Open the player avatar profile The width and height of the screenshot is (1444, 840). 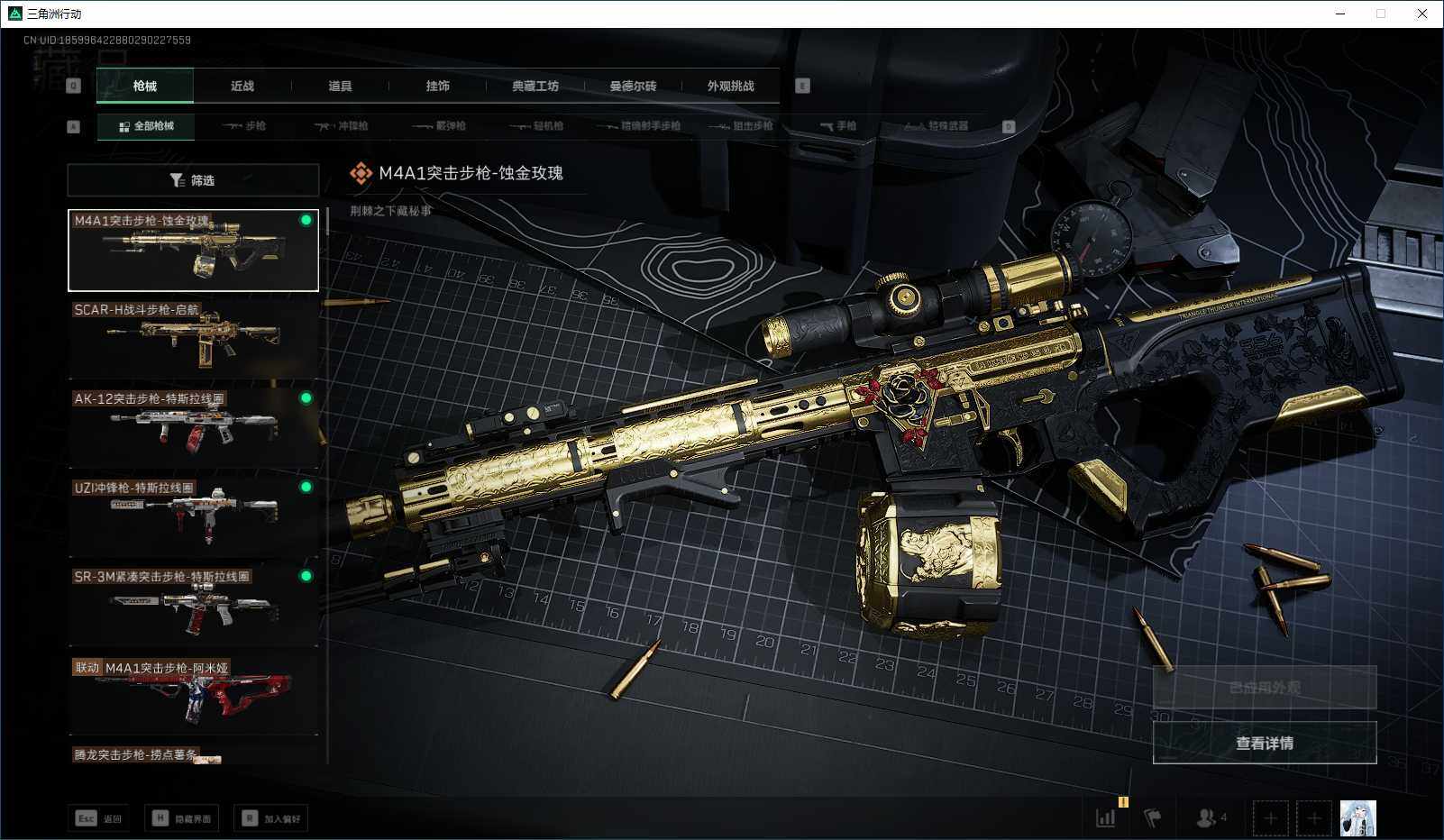click(1357, 818)
